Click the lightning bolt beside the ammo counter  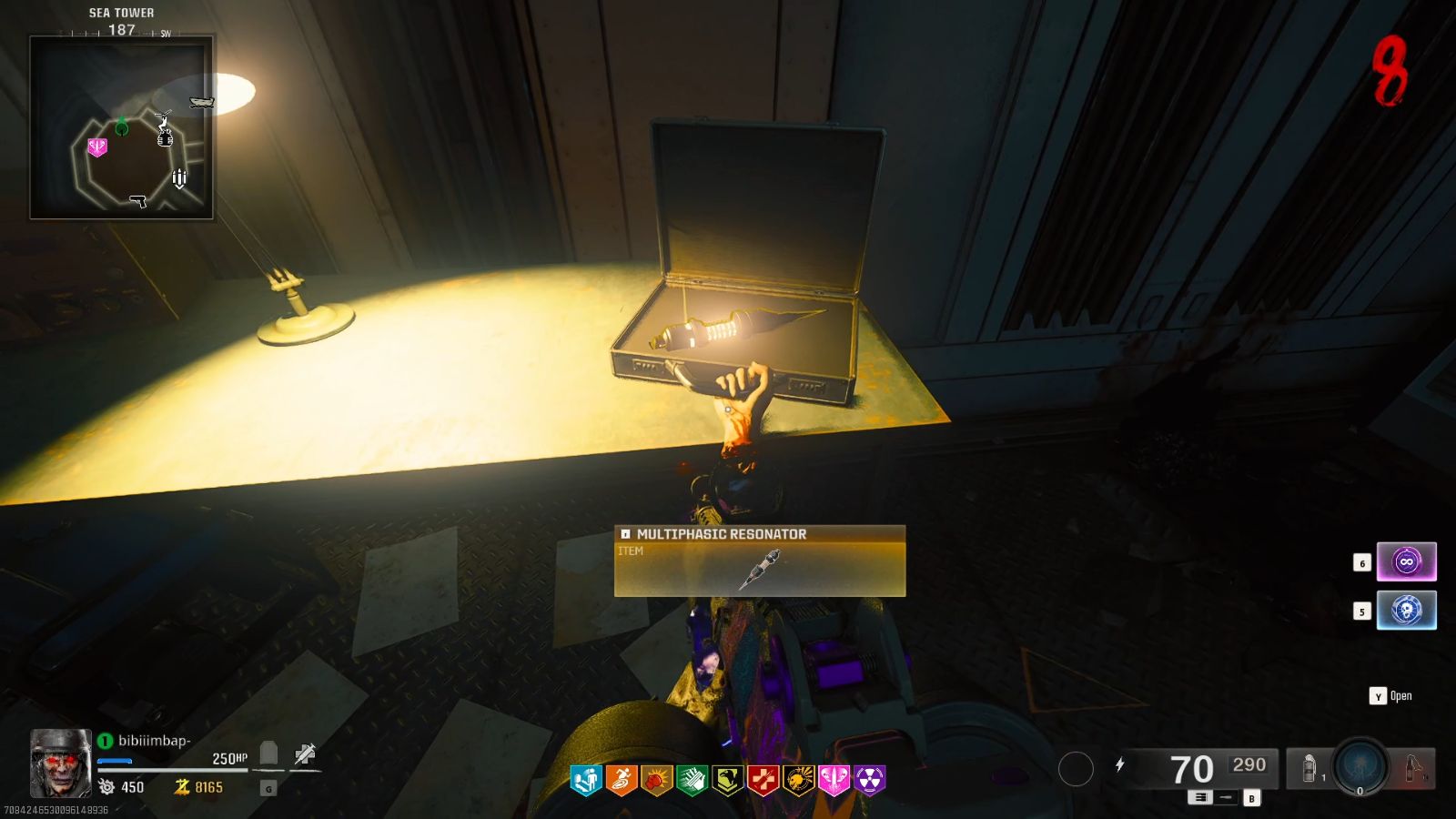point(1119,764)
